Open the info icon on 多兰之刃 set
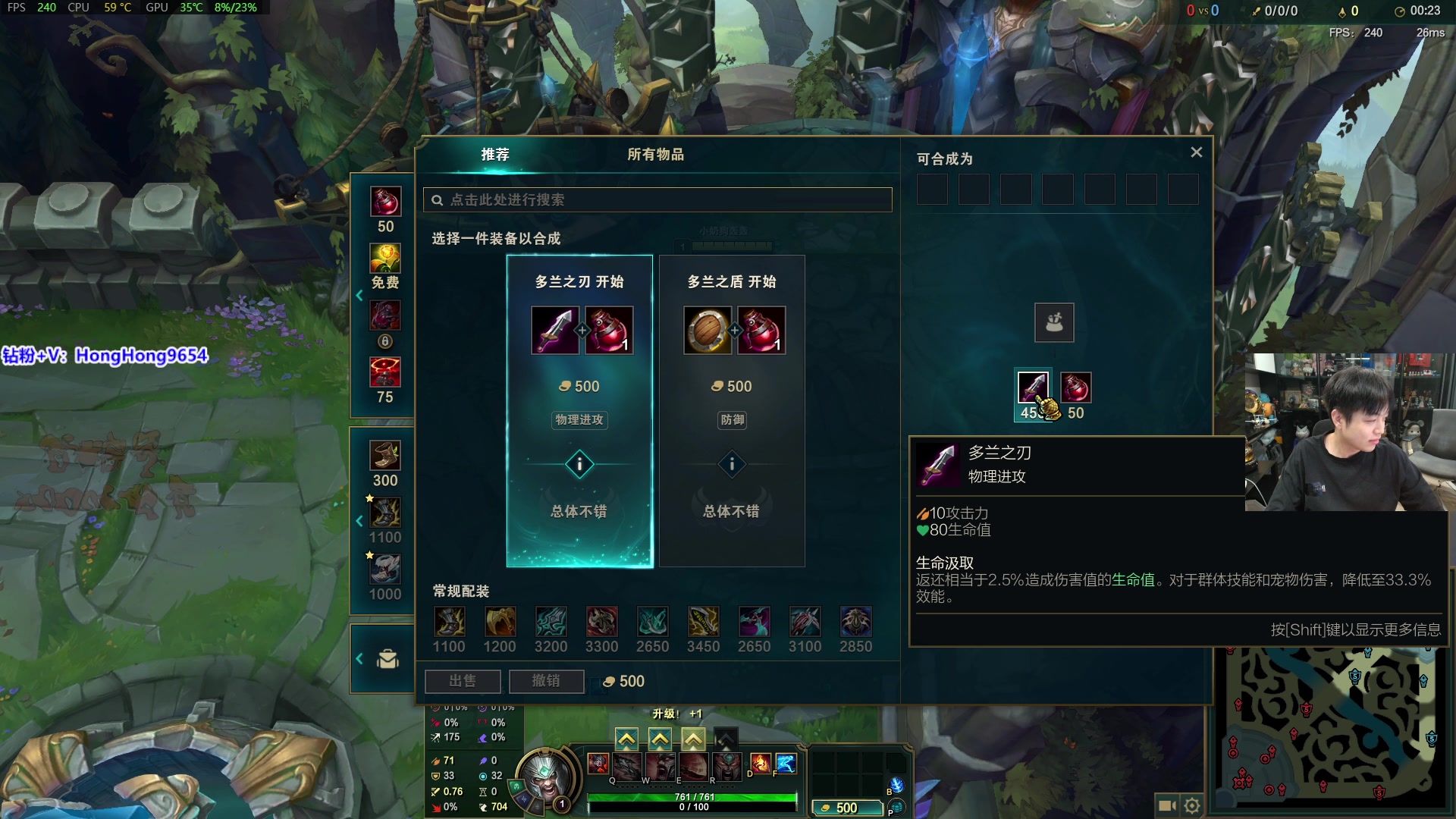The width and height of the screenshot is (1456, 819). point(579,464)
